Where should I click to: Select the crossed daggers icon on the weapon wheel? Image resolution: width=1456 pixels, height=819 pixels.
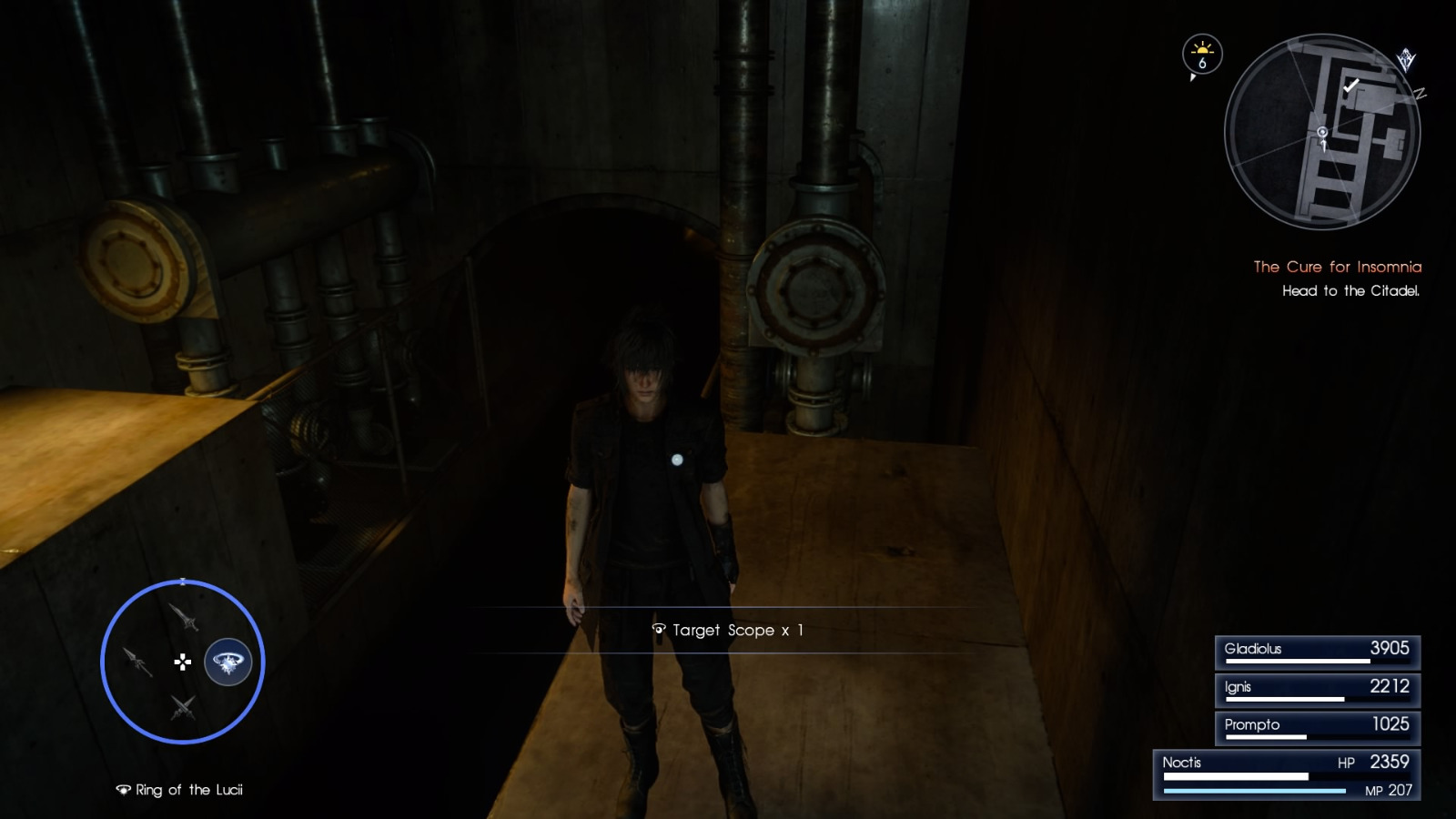pos(183,708)
